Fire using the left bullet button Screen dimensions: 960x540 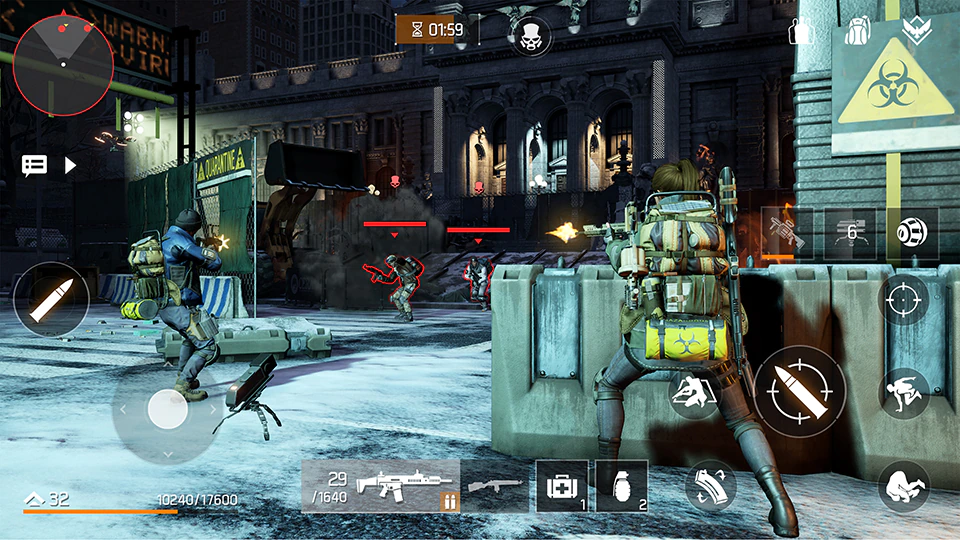50,299
